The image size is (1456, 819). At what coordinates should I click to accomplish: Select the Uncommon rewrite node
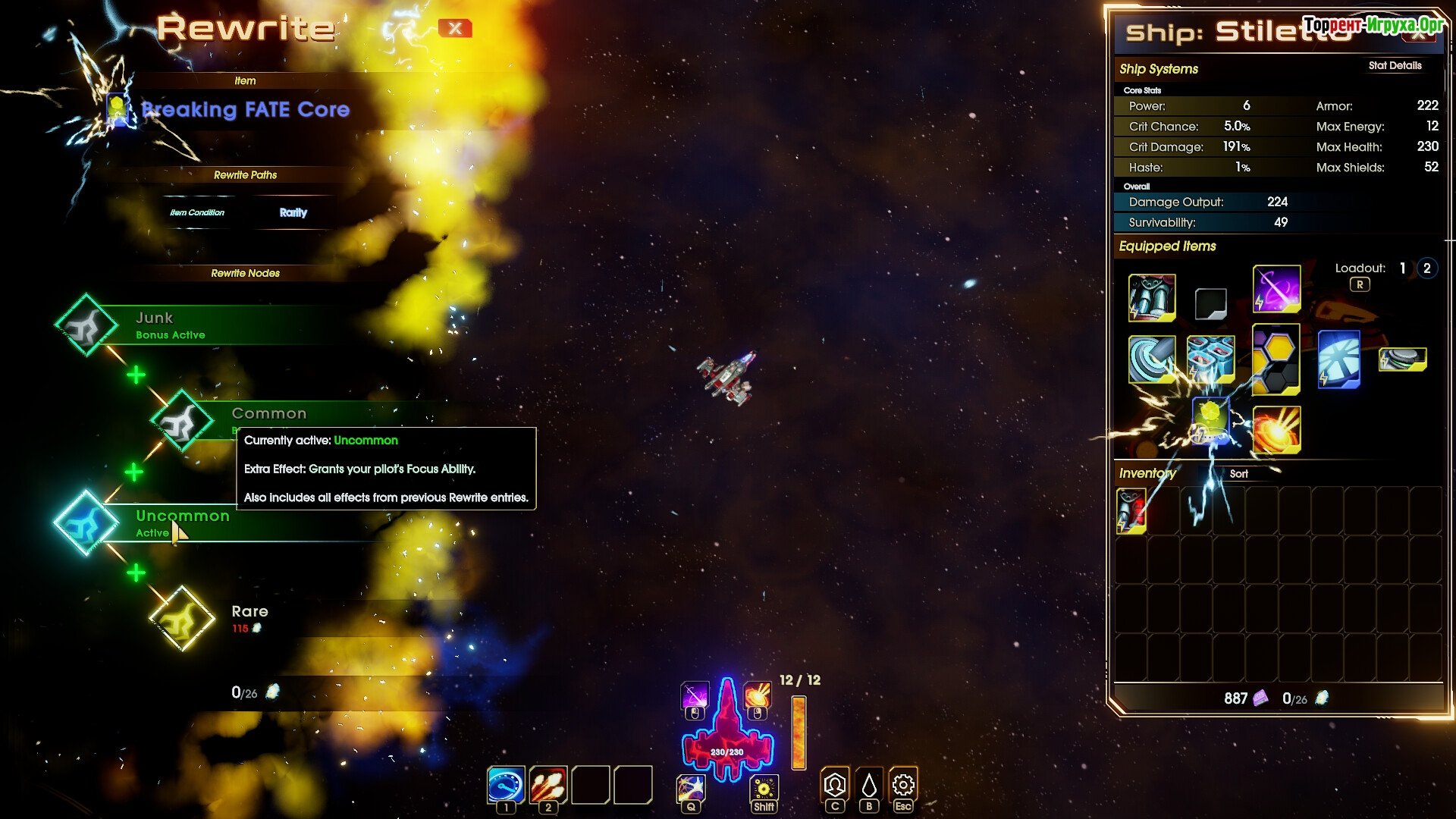[x=85, y=523]
